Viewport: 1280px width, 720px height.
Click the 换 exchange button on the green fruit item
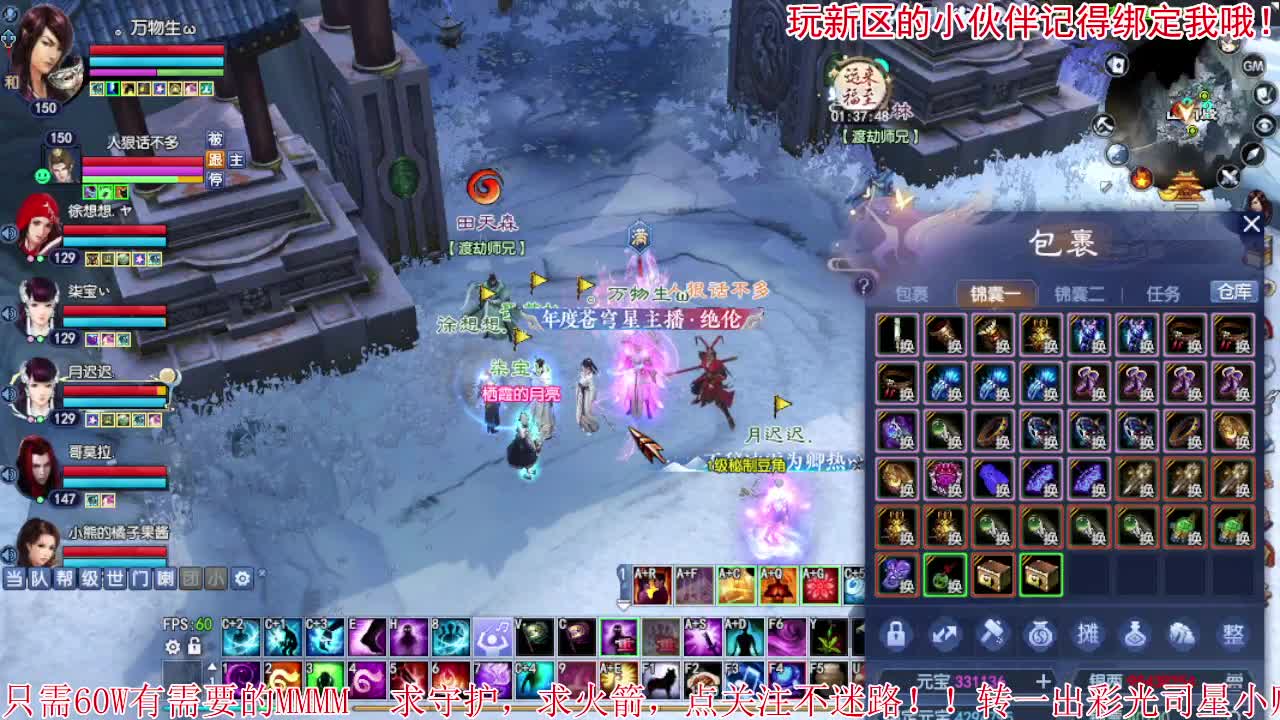(955, 586)
